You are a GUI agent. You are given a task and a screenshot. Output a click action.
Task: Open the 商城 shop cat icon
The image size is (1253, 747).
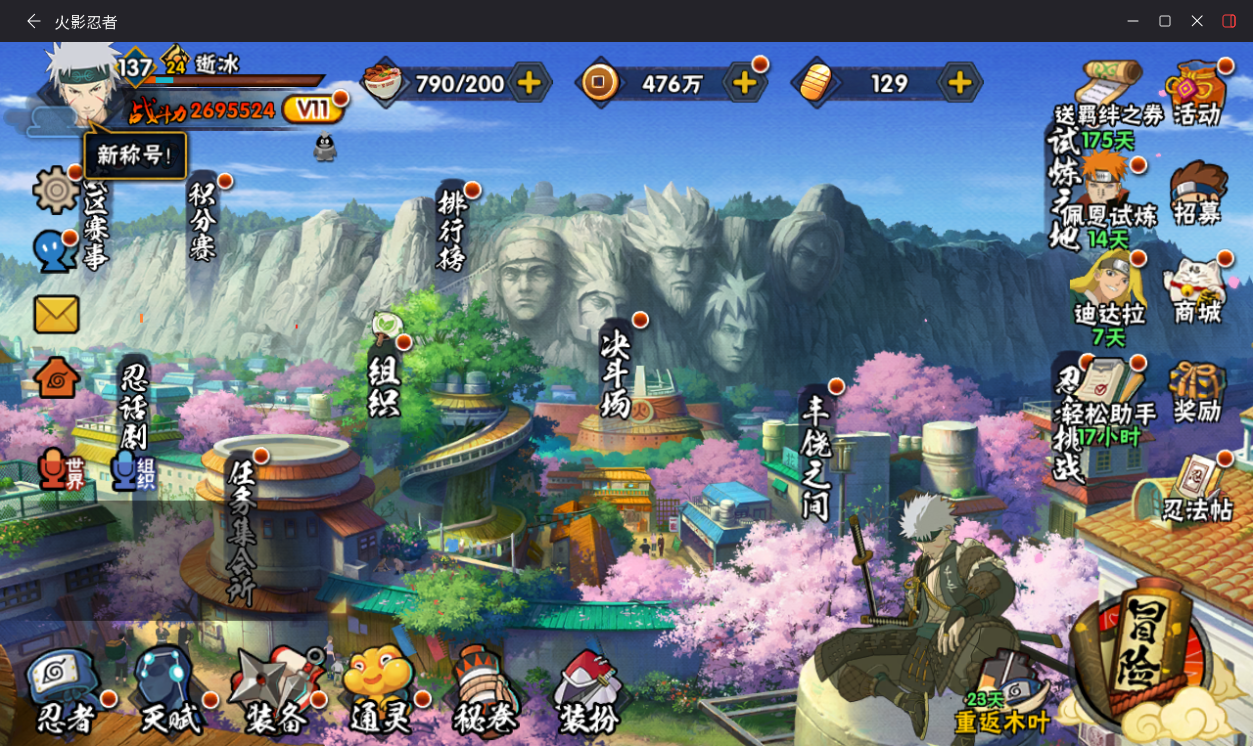[x=1197, y=292]
